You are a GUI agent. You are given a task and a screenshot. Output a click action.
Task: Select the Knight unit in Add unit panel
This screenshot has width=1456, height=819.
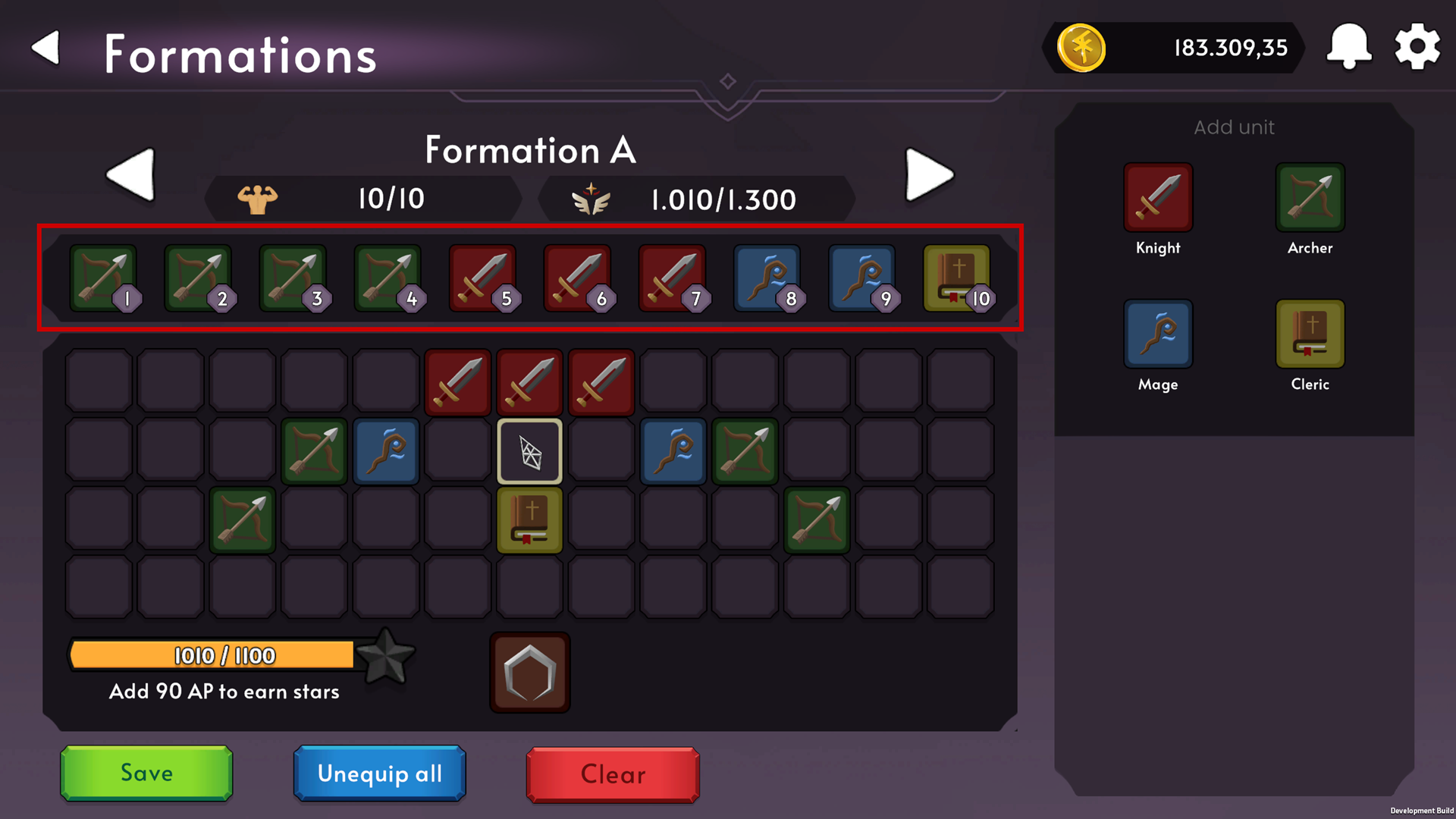(x=1157, y=196)
